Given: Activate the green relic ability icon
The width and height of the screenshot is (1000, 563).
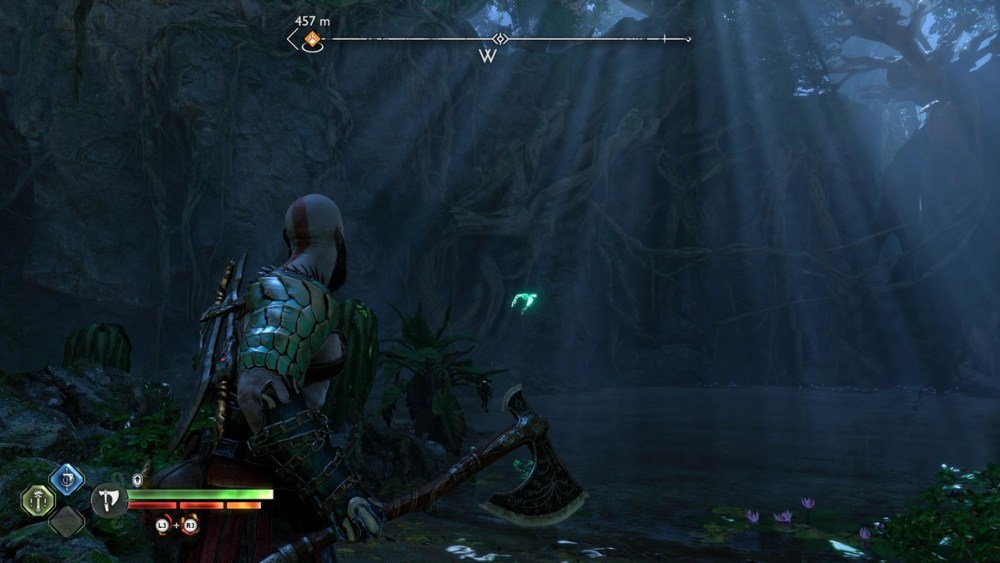Looking at the screenshot, I should click(39, 500).
